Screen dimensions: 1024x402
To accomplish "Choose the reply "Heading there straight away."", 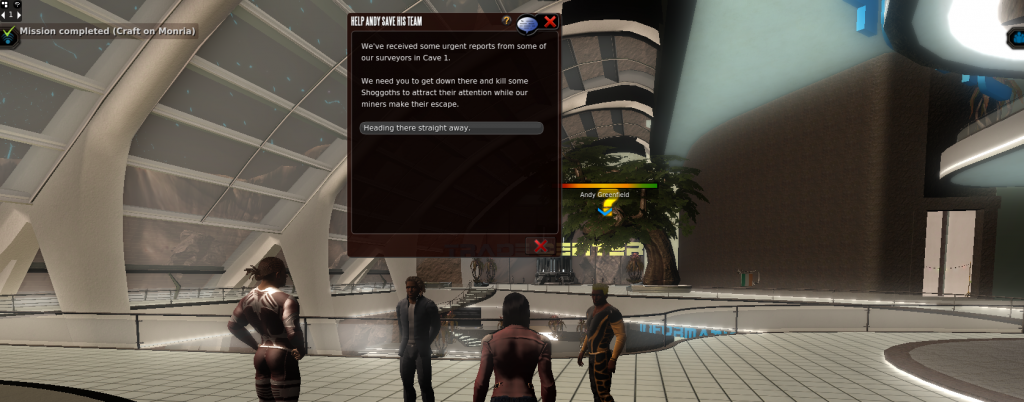I will (x=451, y=128).
